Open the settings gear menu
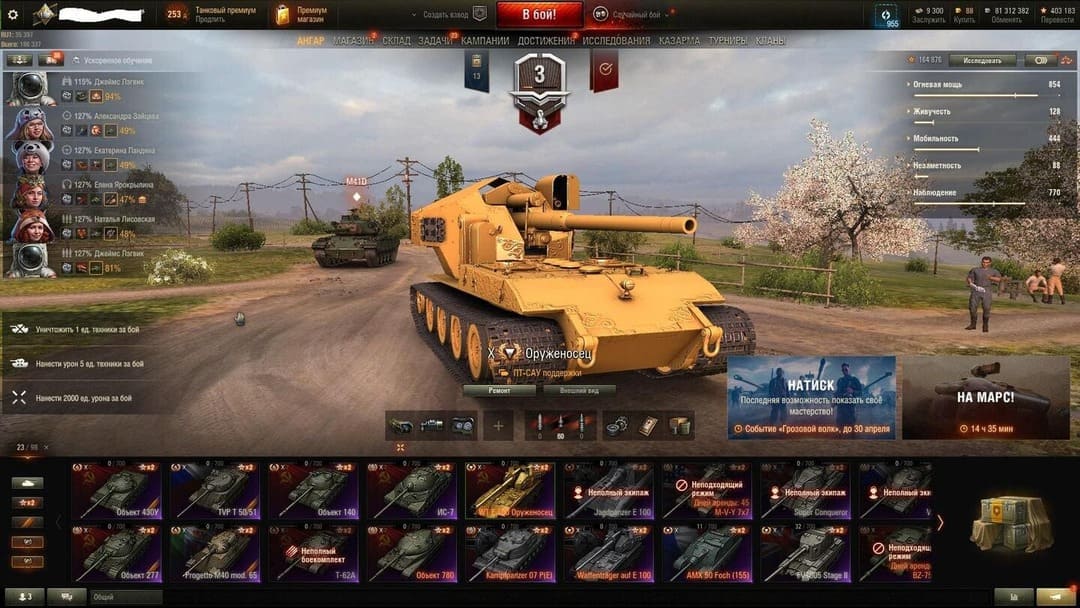 [x=13, y=14]
